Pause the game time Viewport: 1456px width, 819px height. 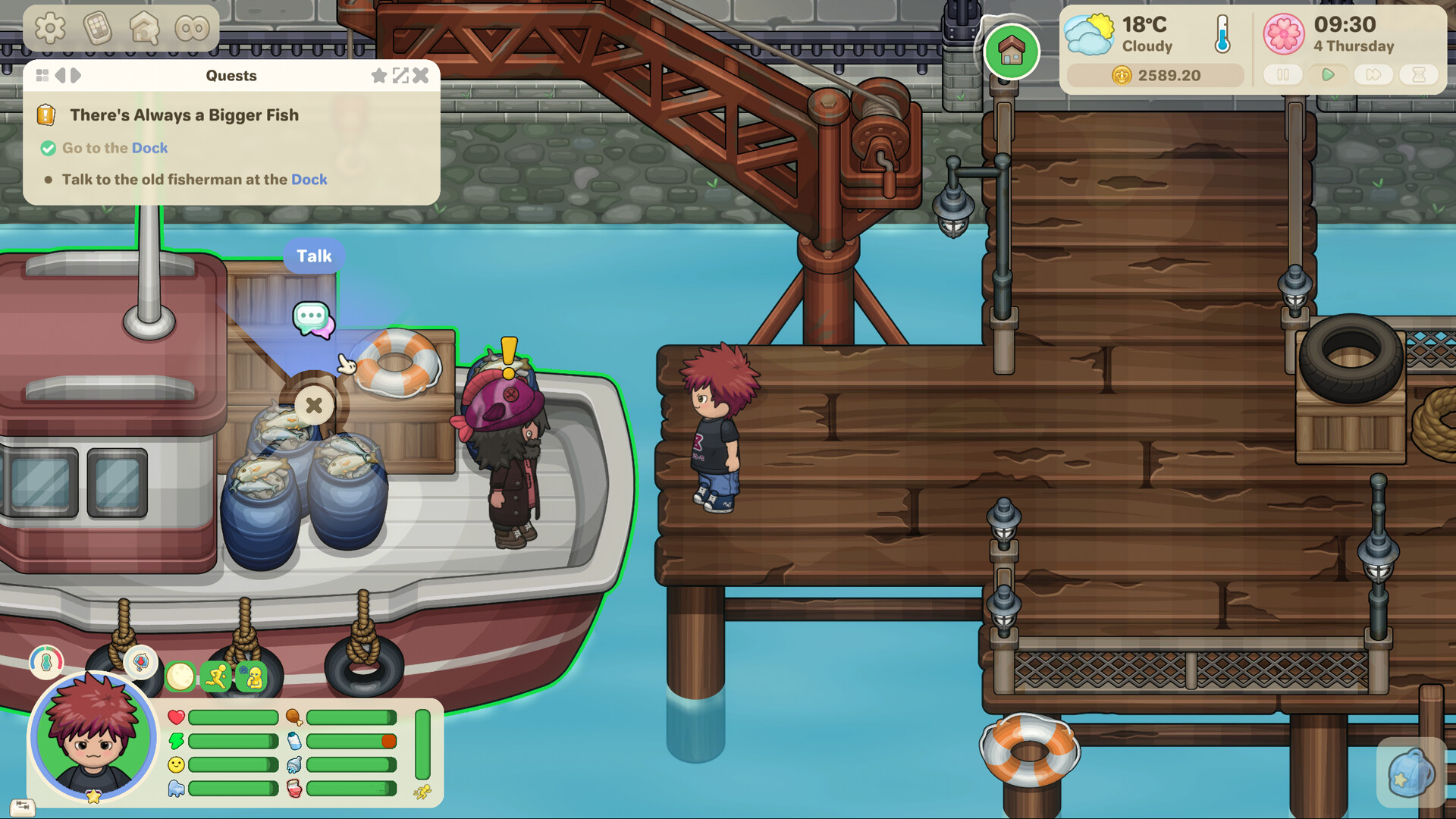(1283, 75)
